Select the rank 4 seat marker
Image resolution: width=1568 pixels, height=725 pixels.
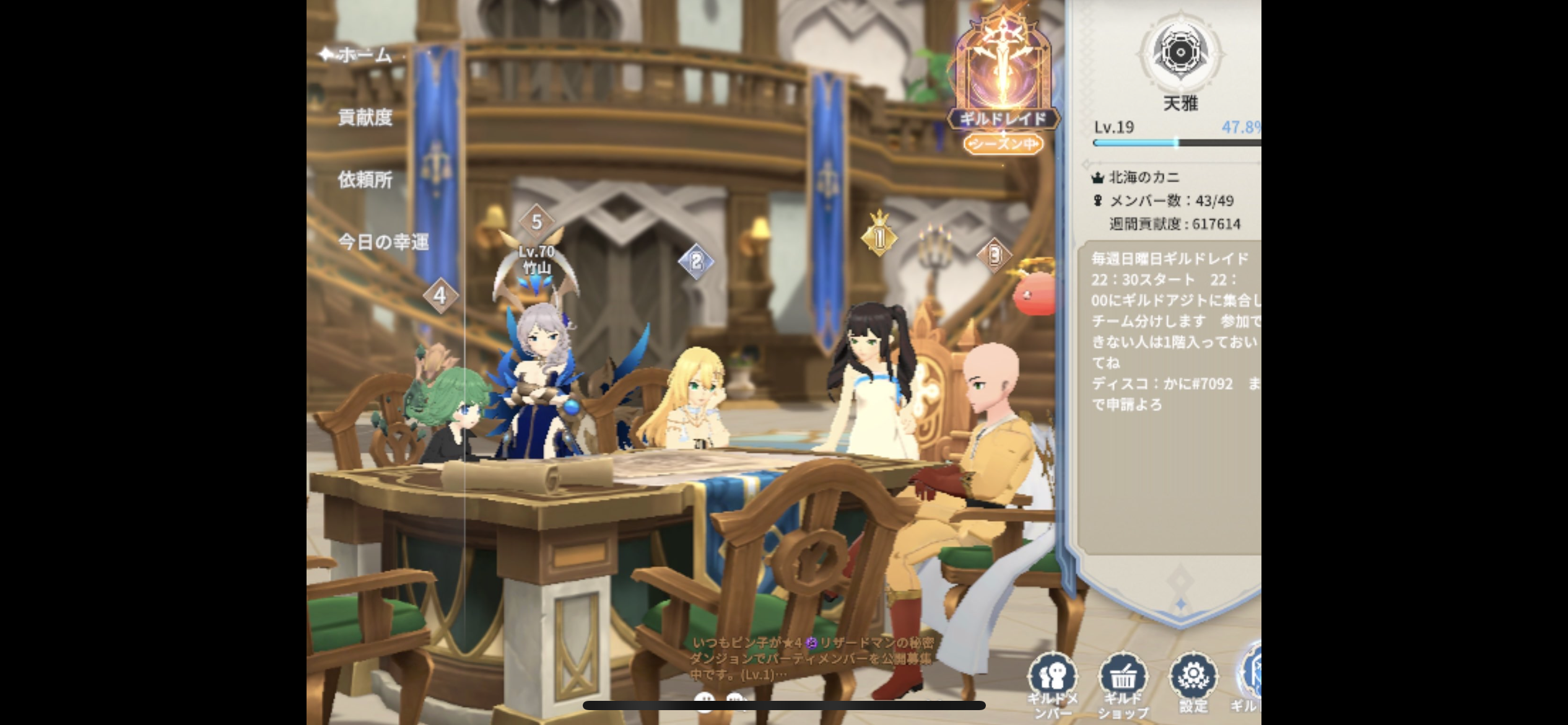click(x=440, y=295)
